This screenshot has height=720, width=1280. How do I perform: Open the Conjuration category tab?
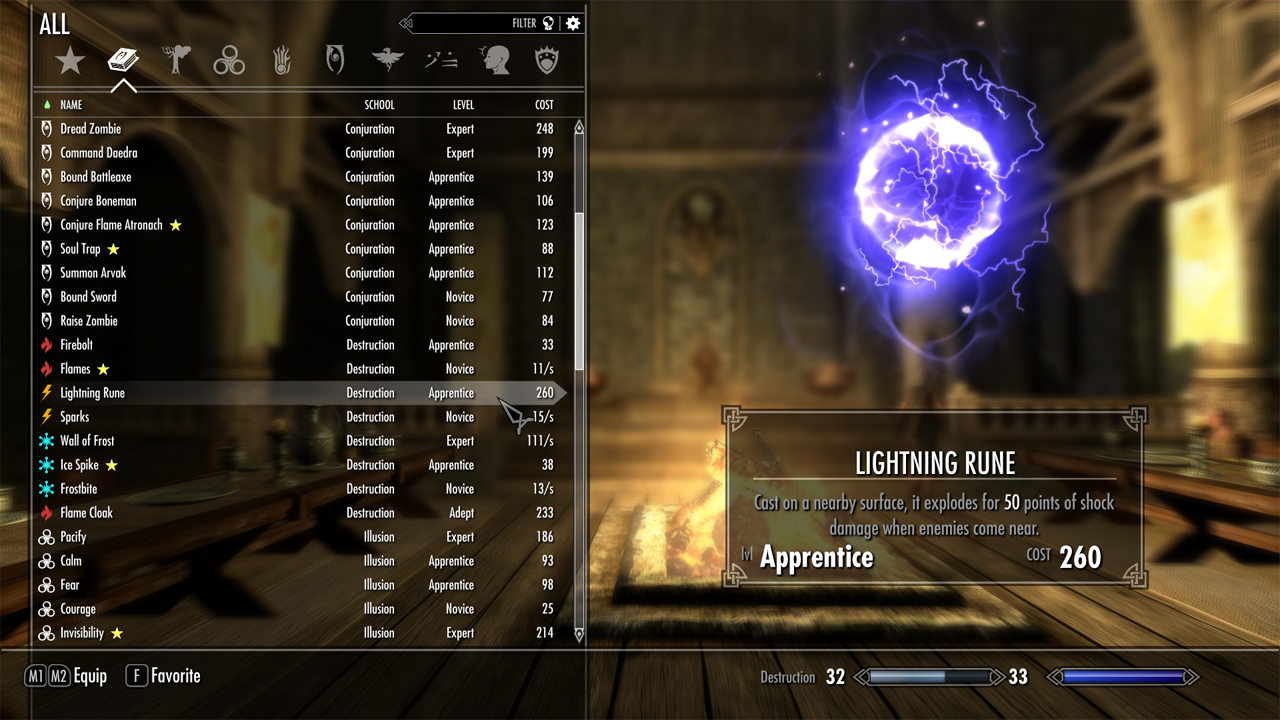pos(335,60)
